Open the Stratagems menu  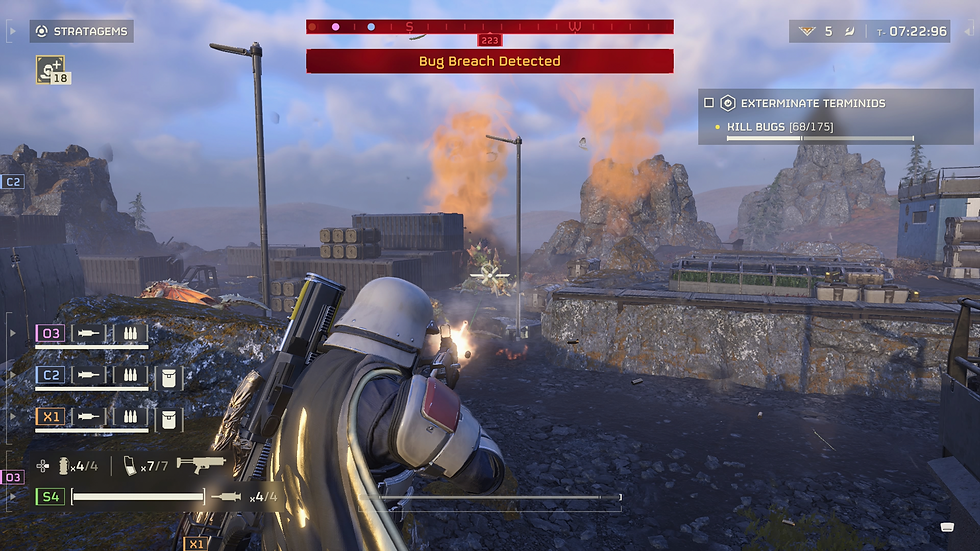pyautogui.click(x=82, y=31)
